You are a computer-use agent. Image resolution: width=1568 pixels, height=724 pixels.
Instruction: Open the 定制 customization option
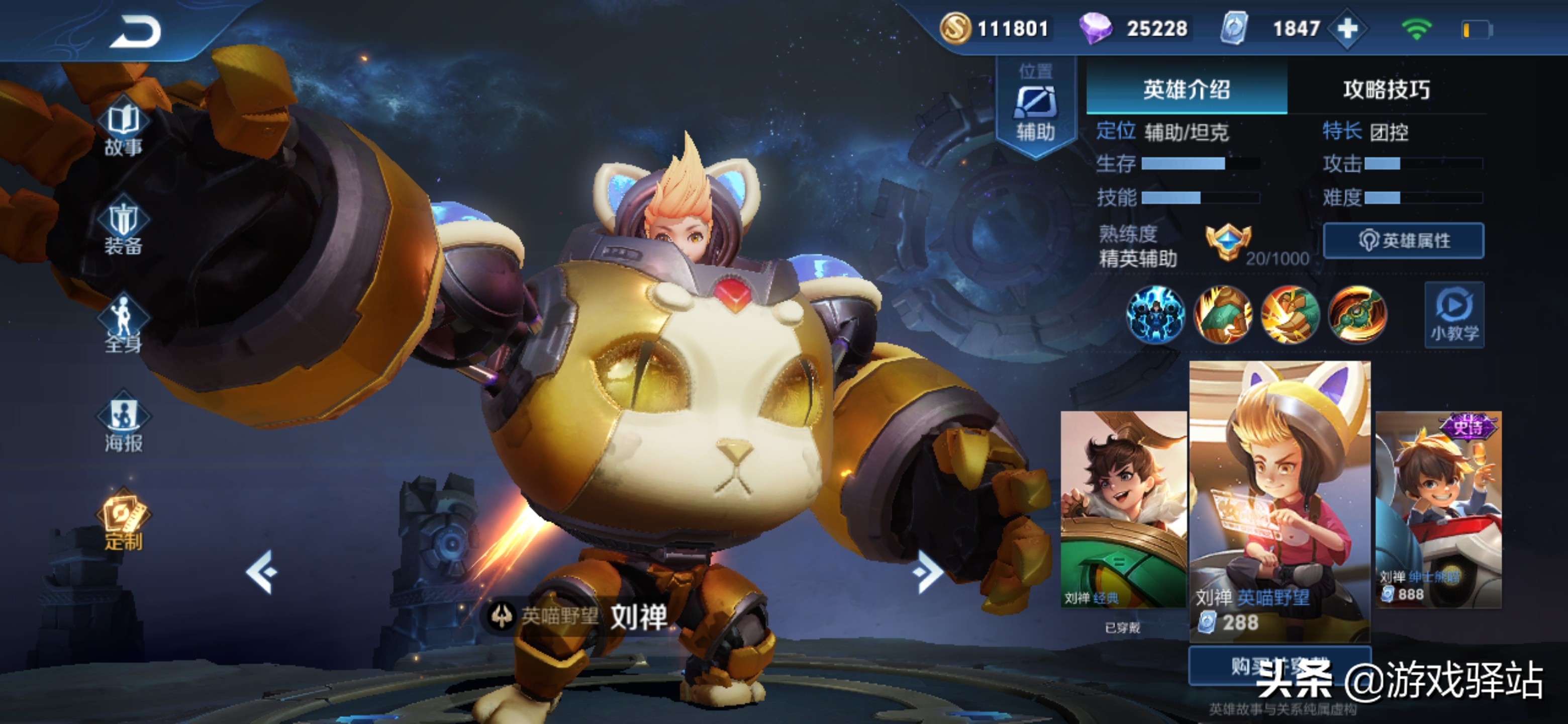[124, 520]
